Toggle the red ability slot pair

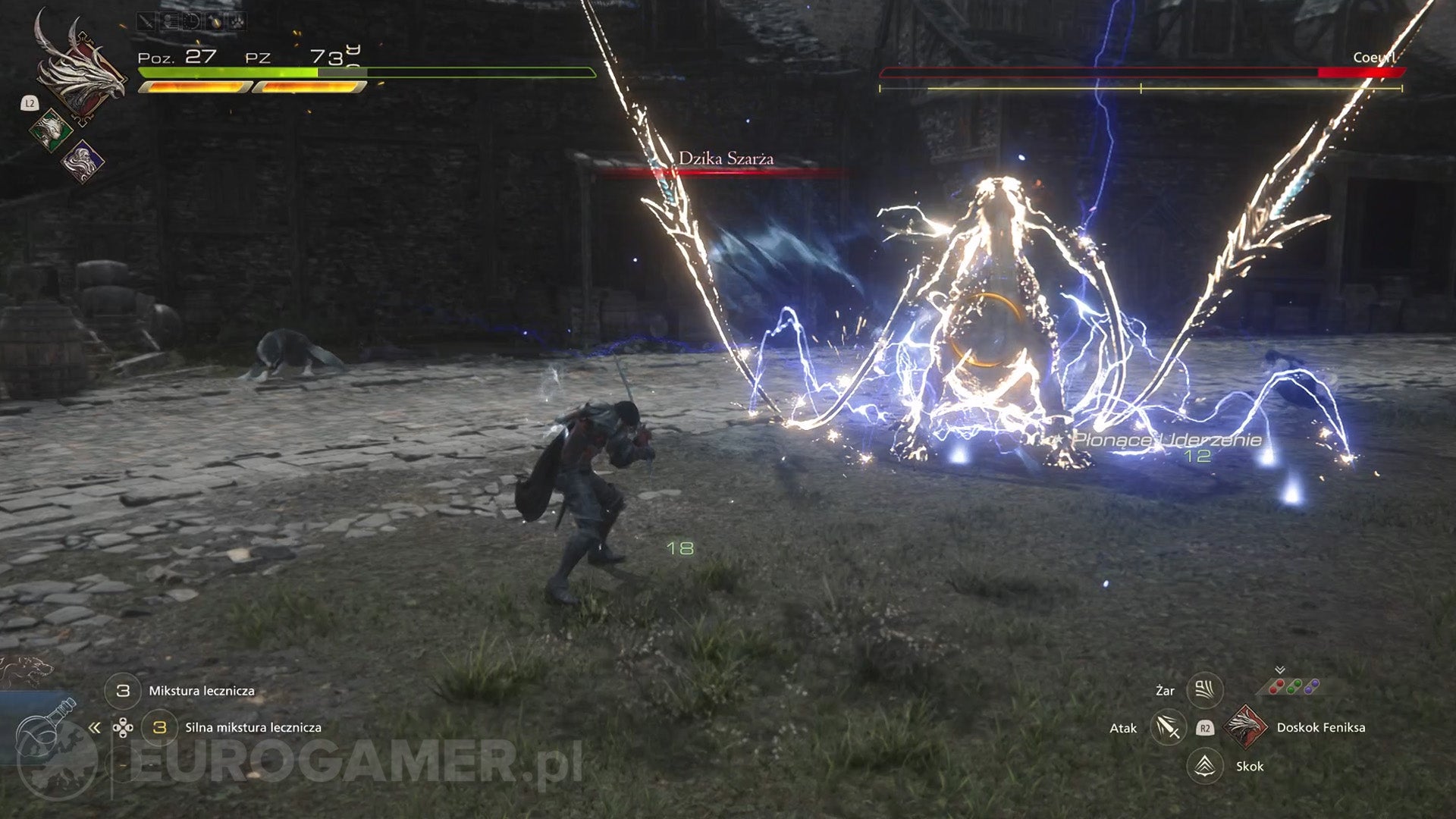(x=1276, y=686)
